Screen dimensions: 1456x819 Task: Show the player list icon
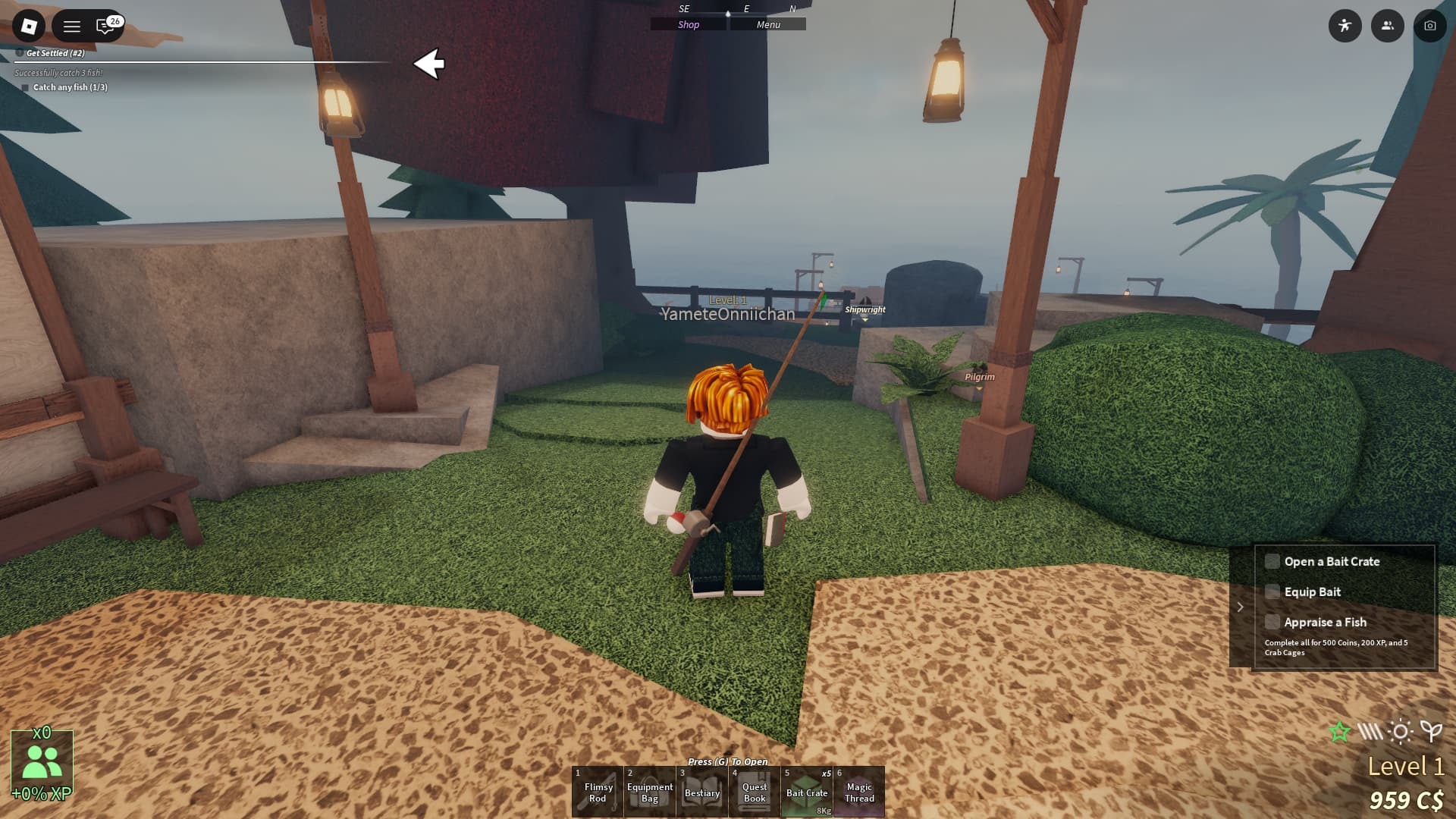1388,26
